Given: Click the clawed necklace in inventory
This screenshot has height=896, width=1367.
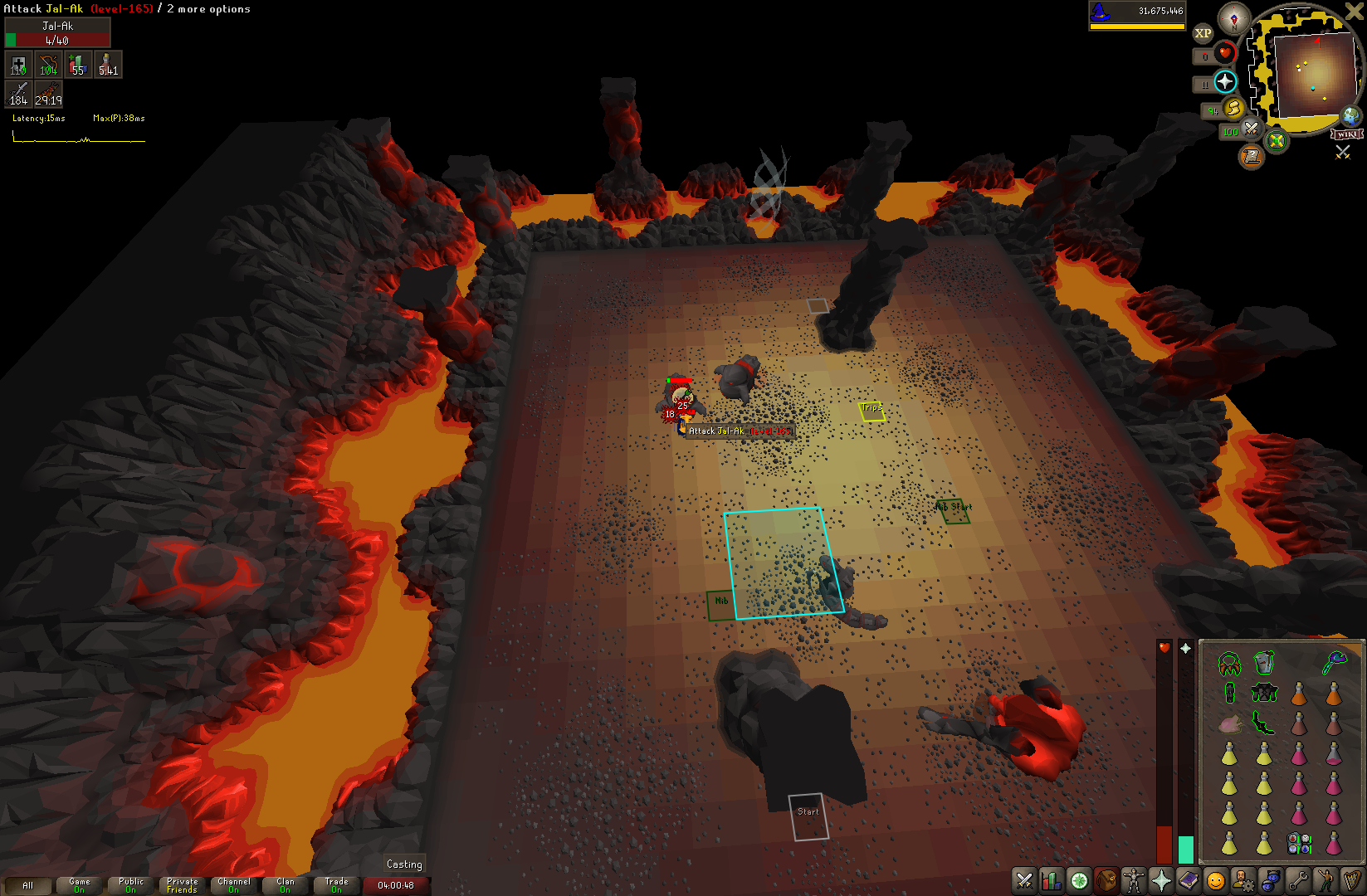Looking at the screenshot, I should click(x=1228, y=664).
